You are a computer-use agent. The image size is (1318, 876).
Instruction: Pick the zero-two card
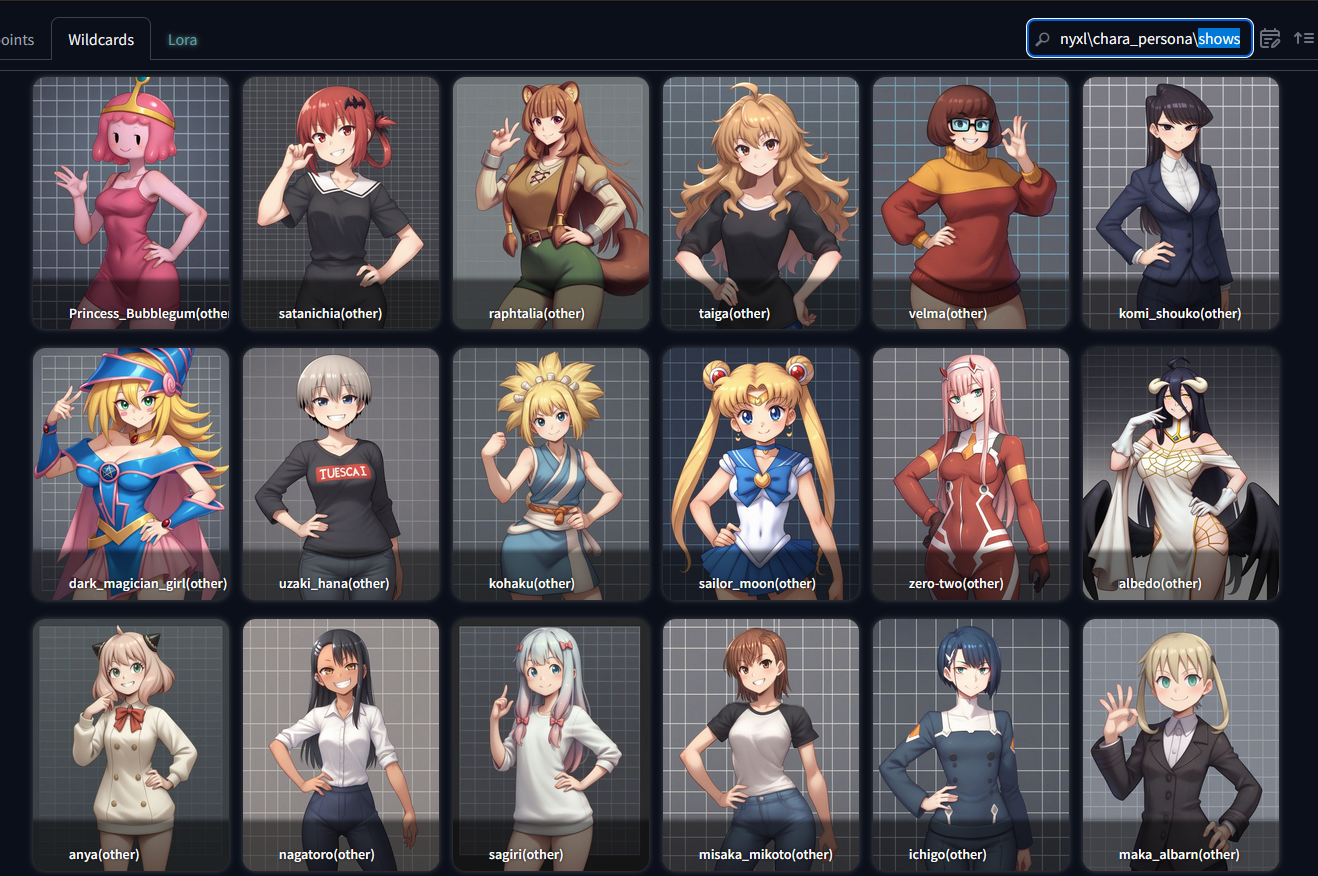tap(971, 474)
